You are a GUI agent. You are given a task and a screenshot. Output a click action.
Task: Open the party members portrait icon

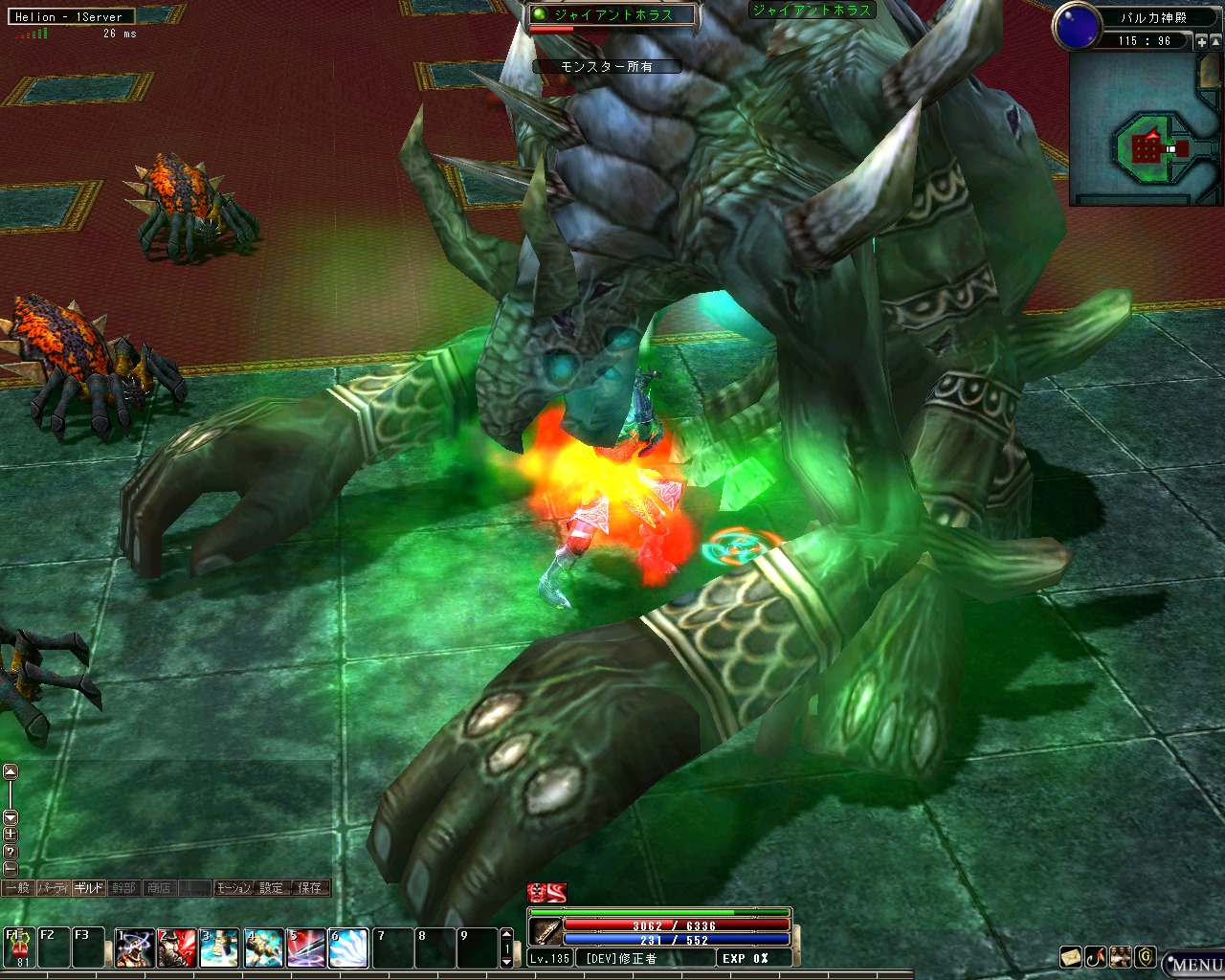click(x=1121, y=956)
